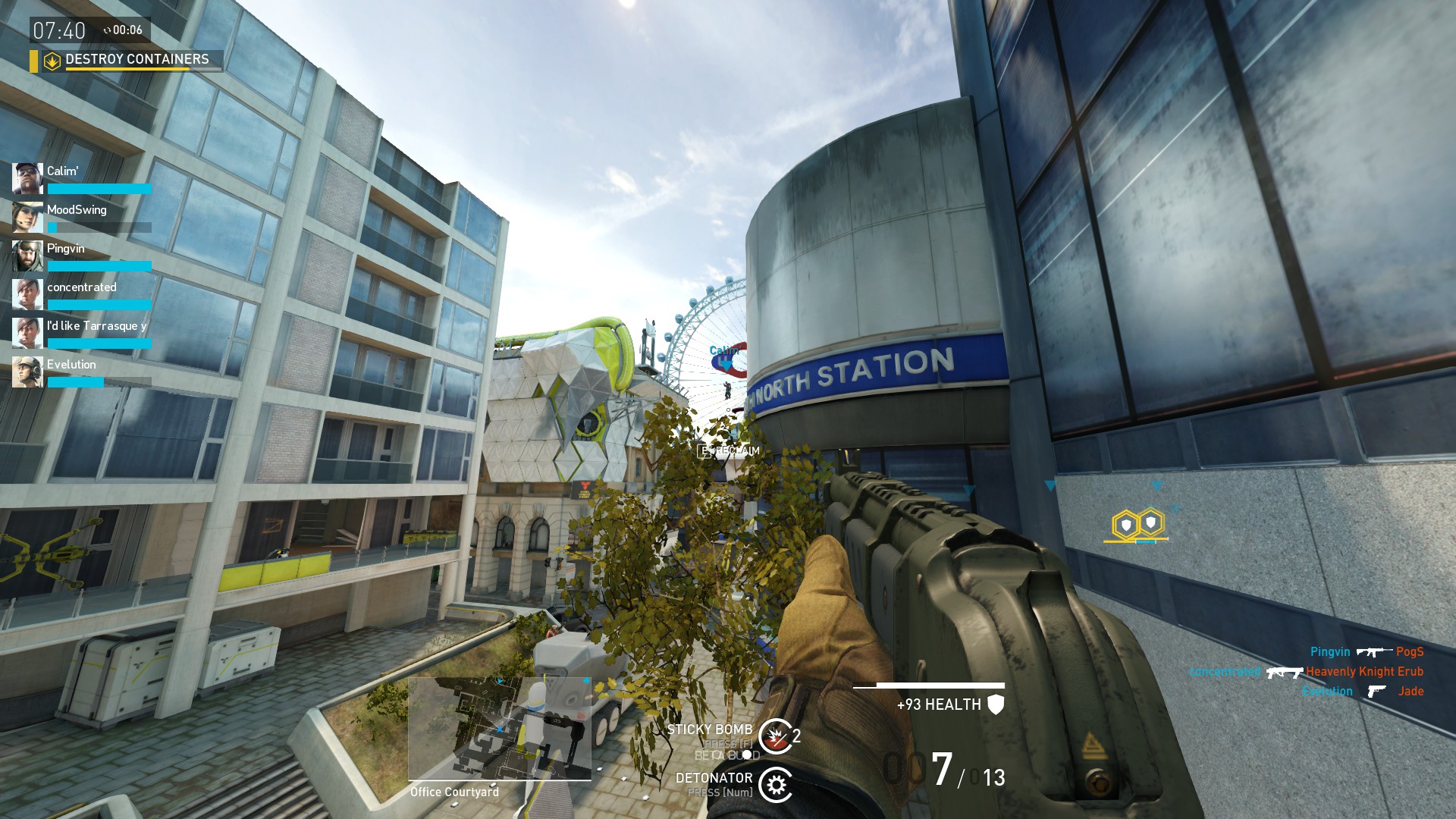Click the Pingvin killed PogS feed entry
The image size is (1456, 819).
click(x=1367, y=652)
